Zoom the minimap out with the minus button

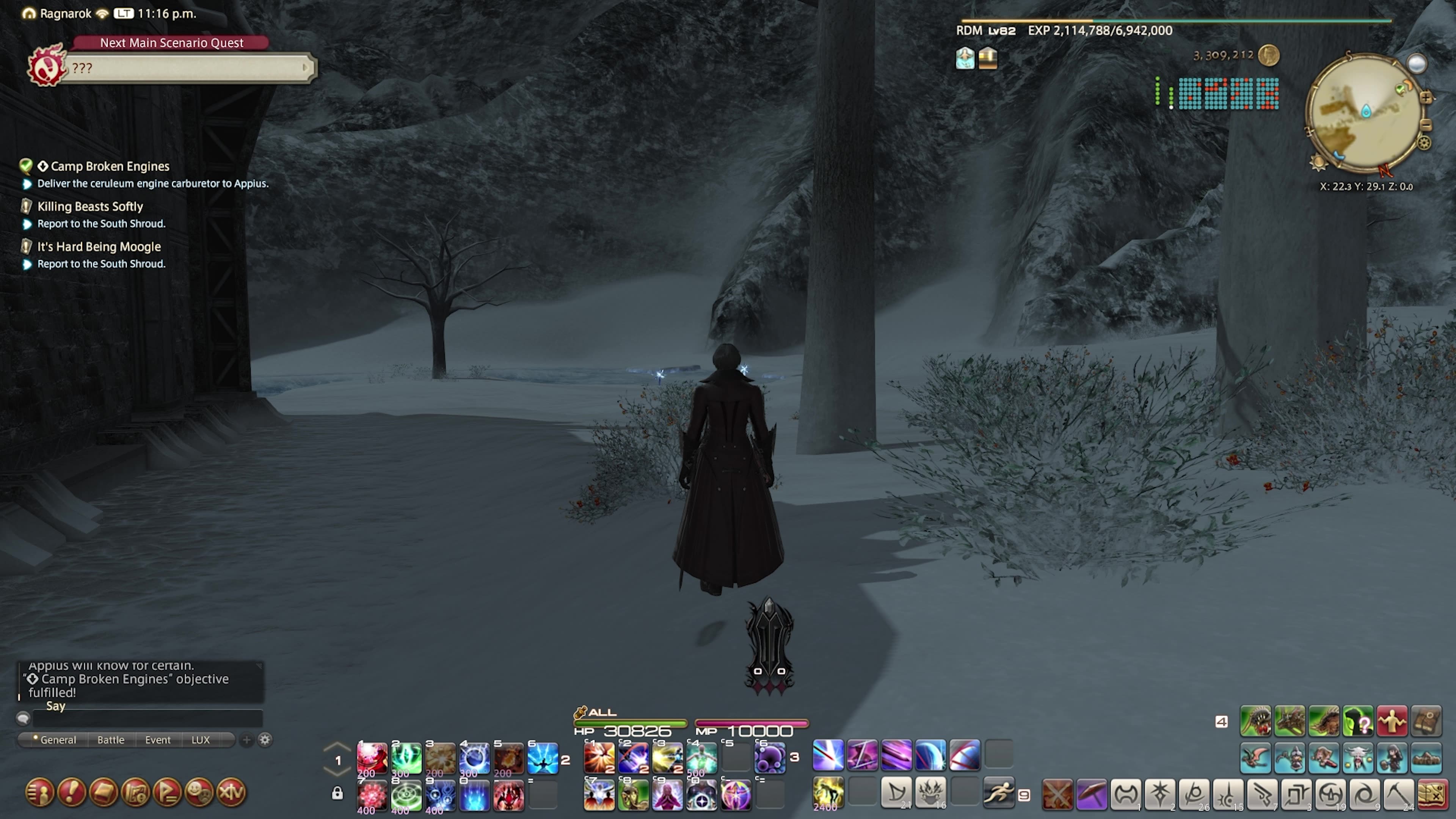pyautogui.click(x=1426, y=125)
